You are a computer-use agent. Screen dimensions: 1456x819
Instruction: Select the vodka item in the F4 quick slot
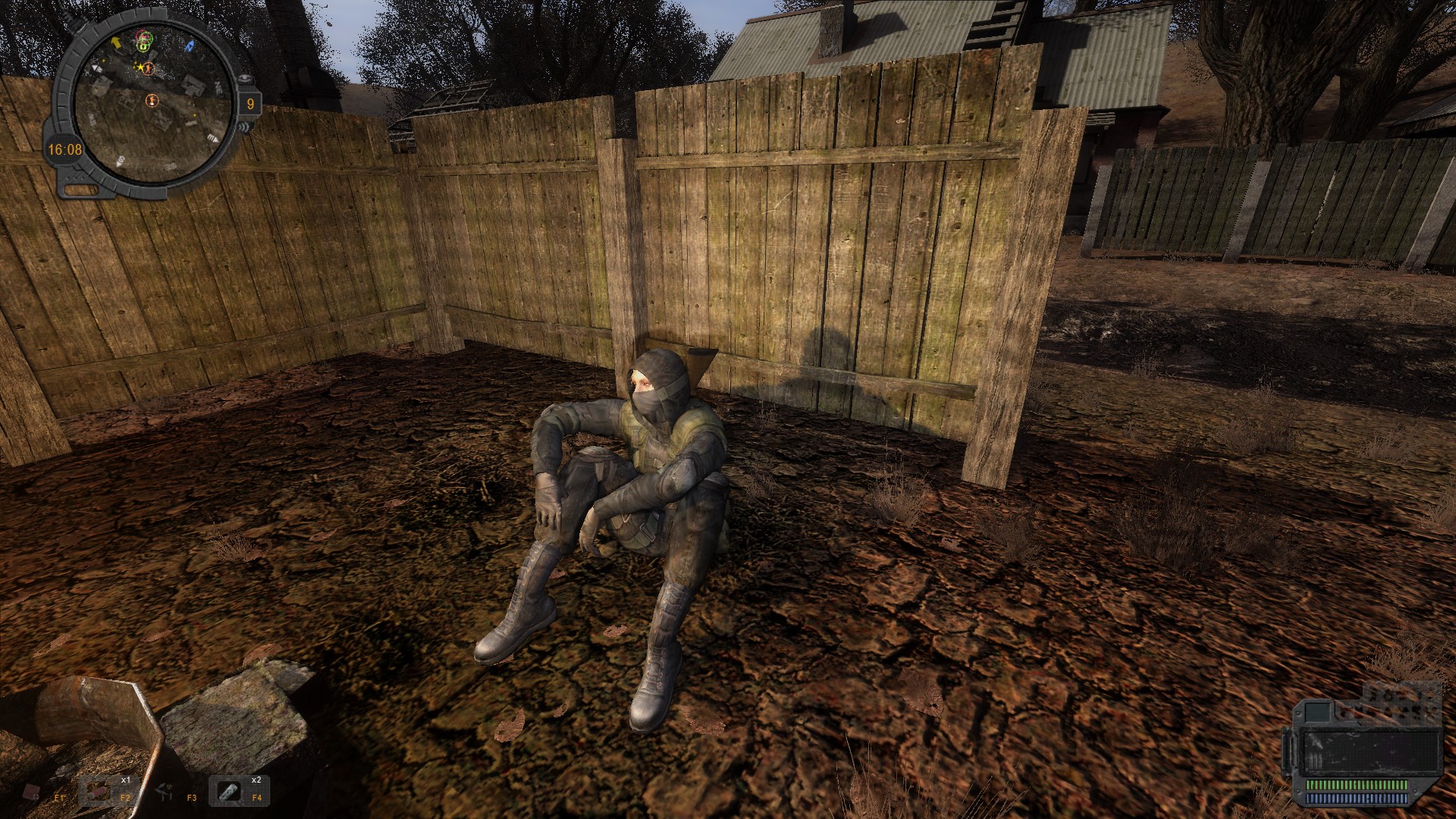(229, 792)
